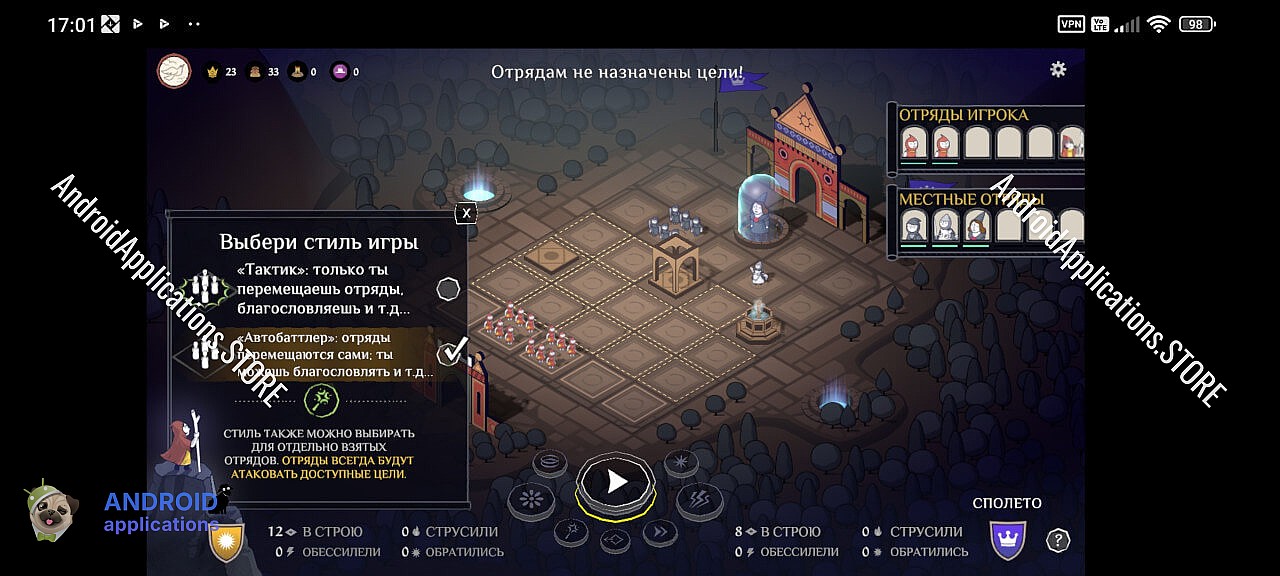This screenshot has width=1280, height=576.
Task: Select the helmeted knight local squad portrait
Action: tap(945, 226)
